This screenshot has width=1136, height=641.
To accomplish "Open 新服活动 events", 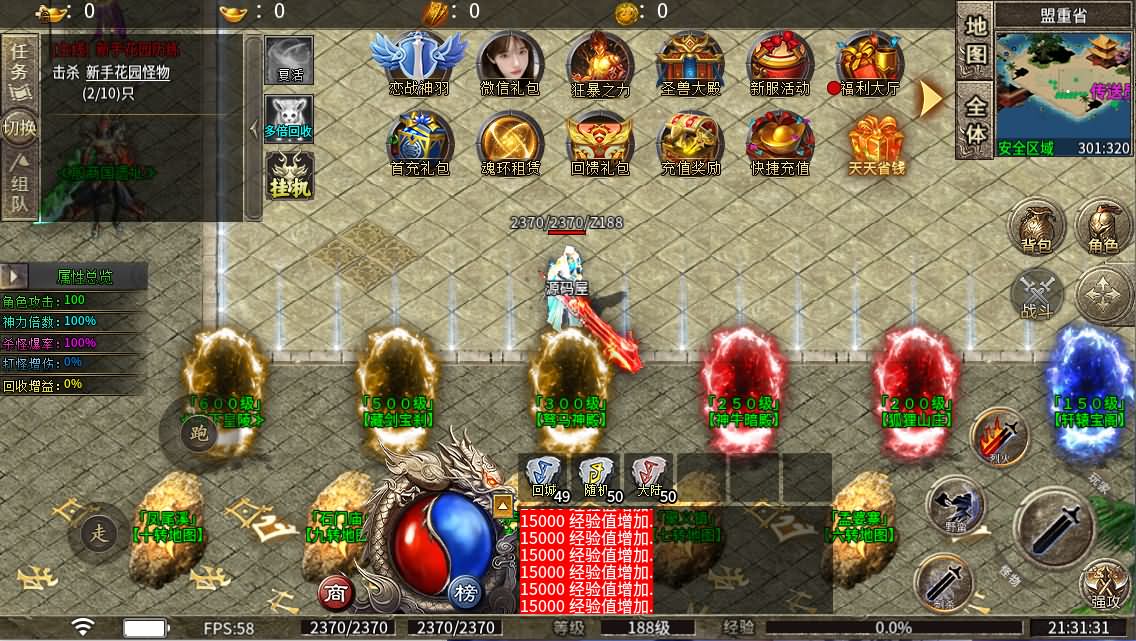I will click(780, 61).
